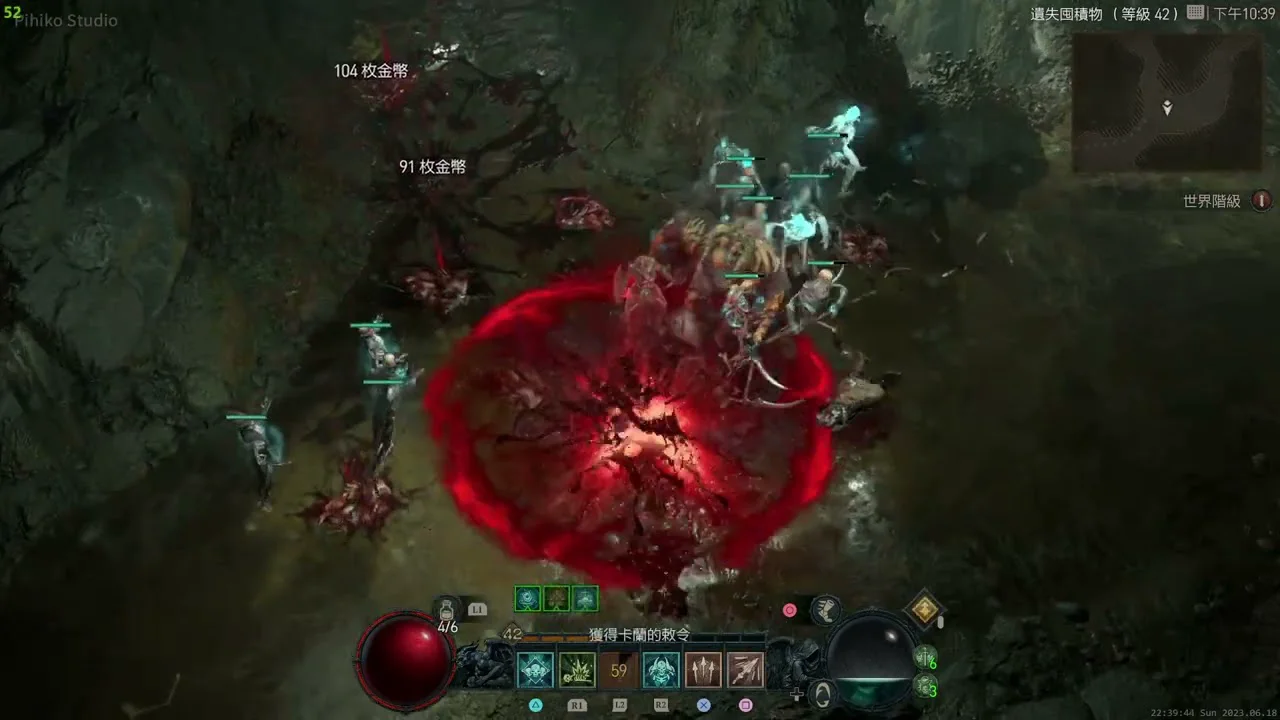Cast the green corpse burst skill
1280x720 pixels.
pyautogui.click(x=577, y=670)
